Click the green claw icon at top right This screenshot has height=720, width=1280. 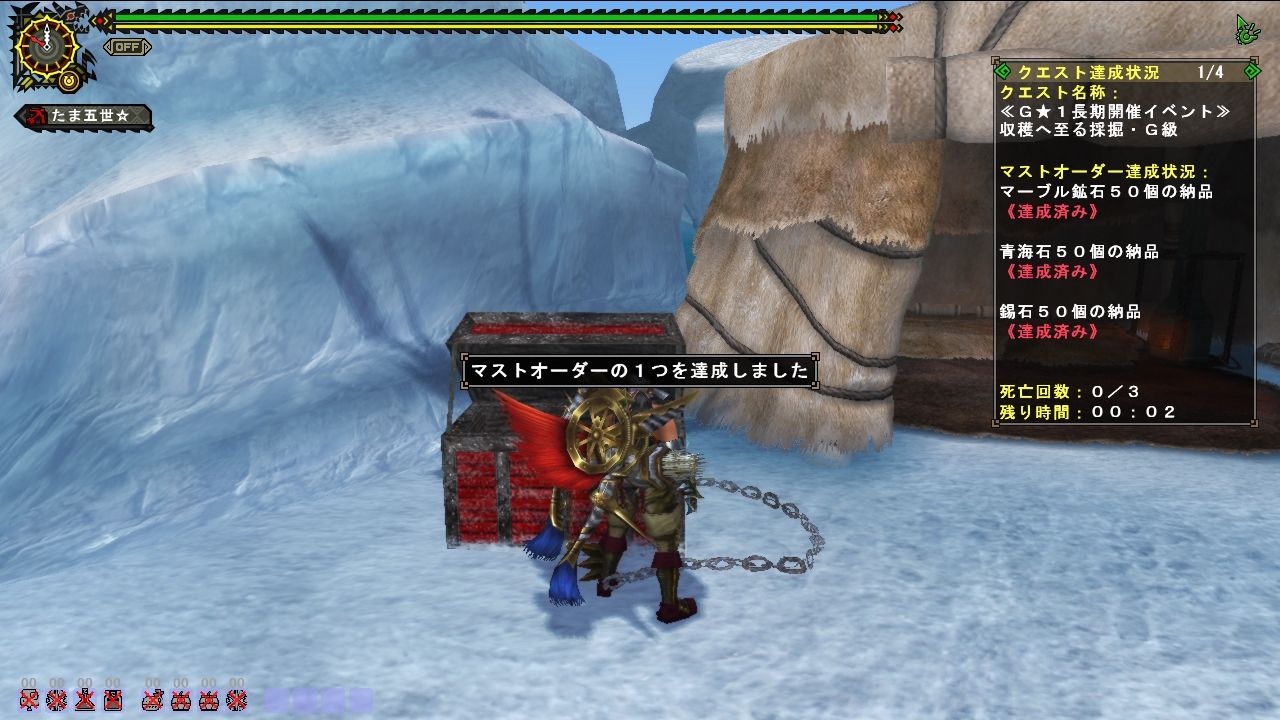point(1247,30)
